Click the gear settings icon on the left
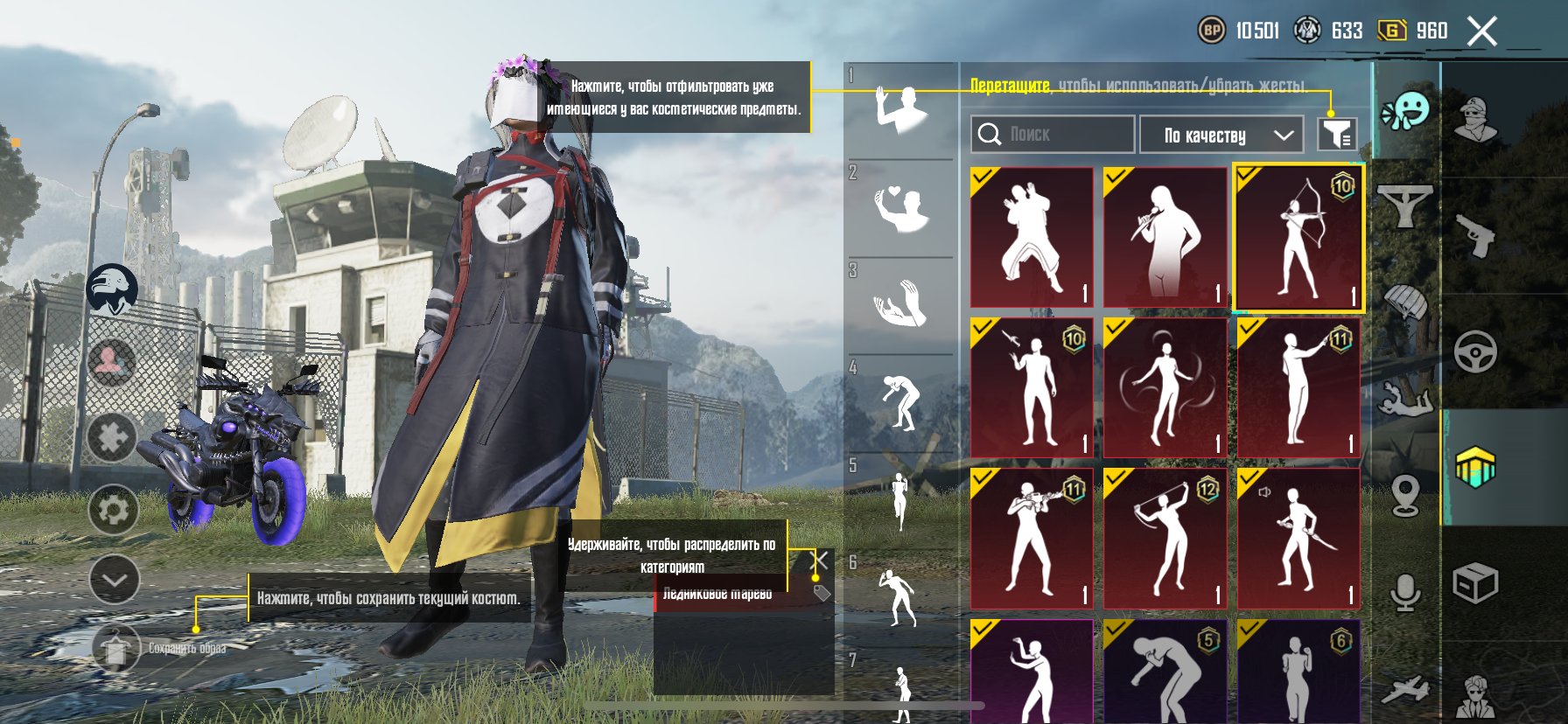1568x724 pixels. click(114, 509)
